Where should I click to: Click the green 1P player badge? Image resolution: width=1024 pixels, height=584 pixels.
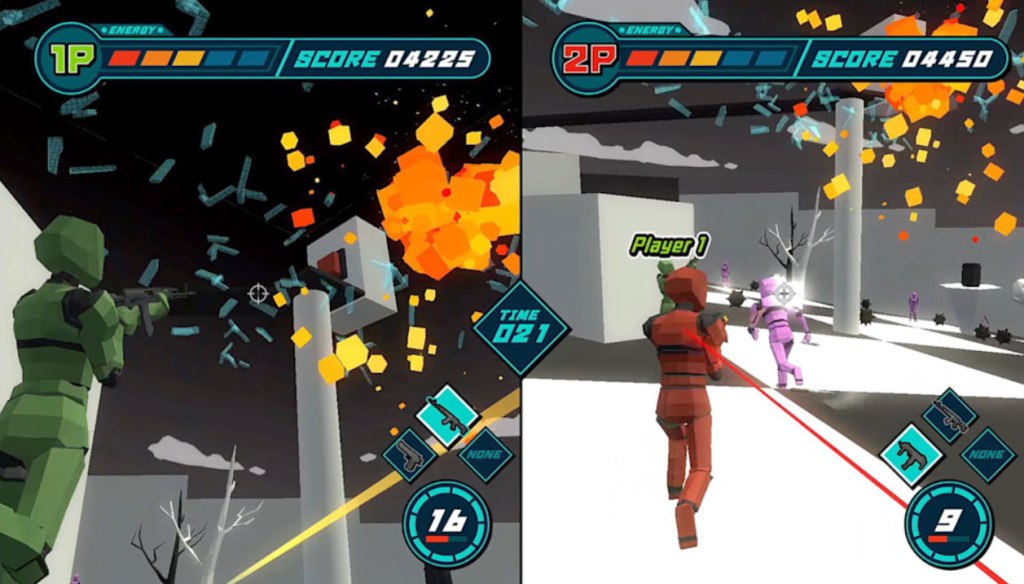[x=70, y=58]
